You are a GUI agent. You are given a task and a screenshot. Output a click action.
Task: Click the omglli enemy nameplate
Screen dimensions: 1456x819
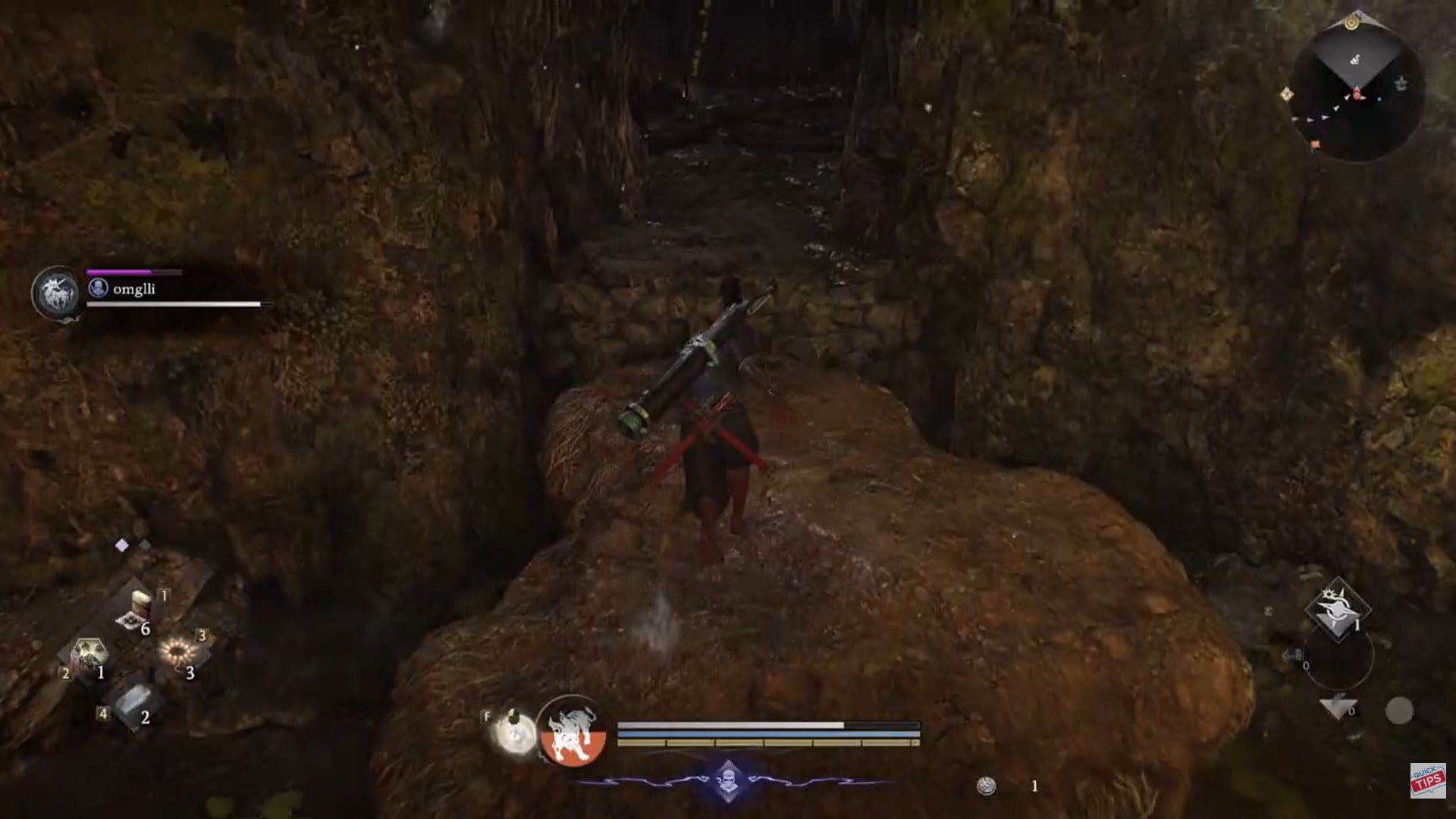click(x=136, y=288)
